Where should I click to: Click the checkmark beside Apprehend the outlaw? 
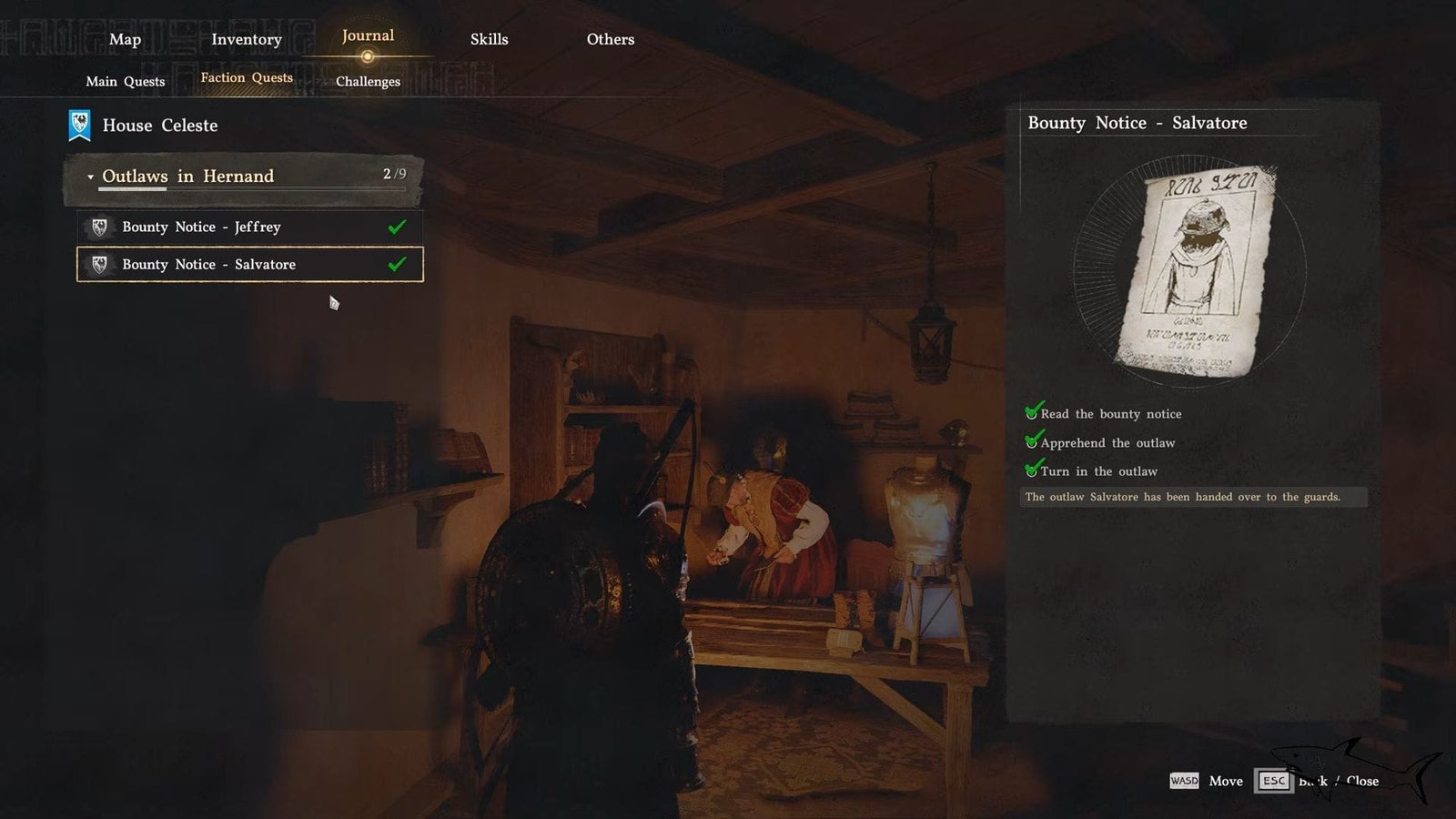coord(1034,440)
